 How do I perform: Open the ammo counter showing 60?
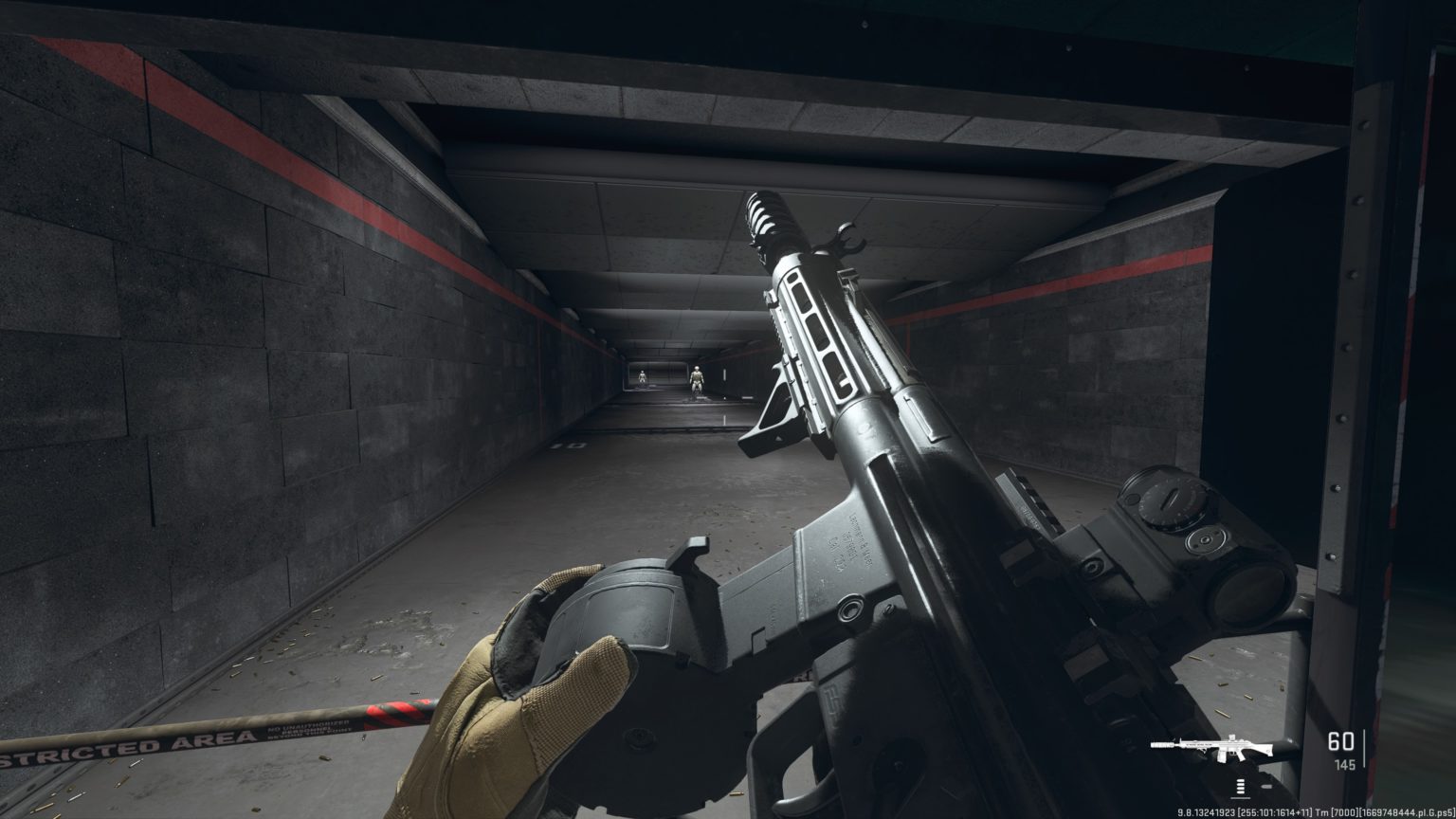[1341, 743]
